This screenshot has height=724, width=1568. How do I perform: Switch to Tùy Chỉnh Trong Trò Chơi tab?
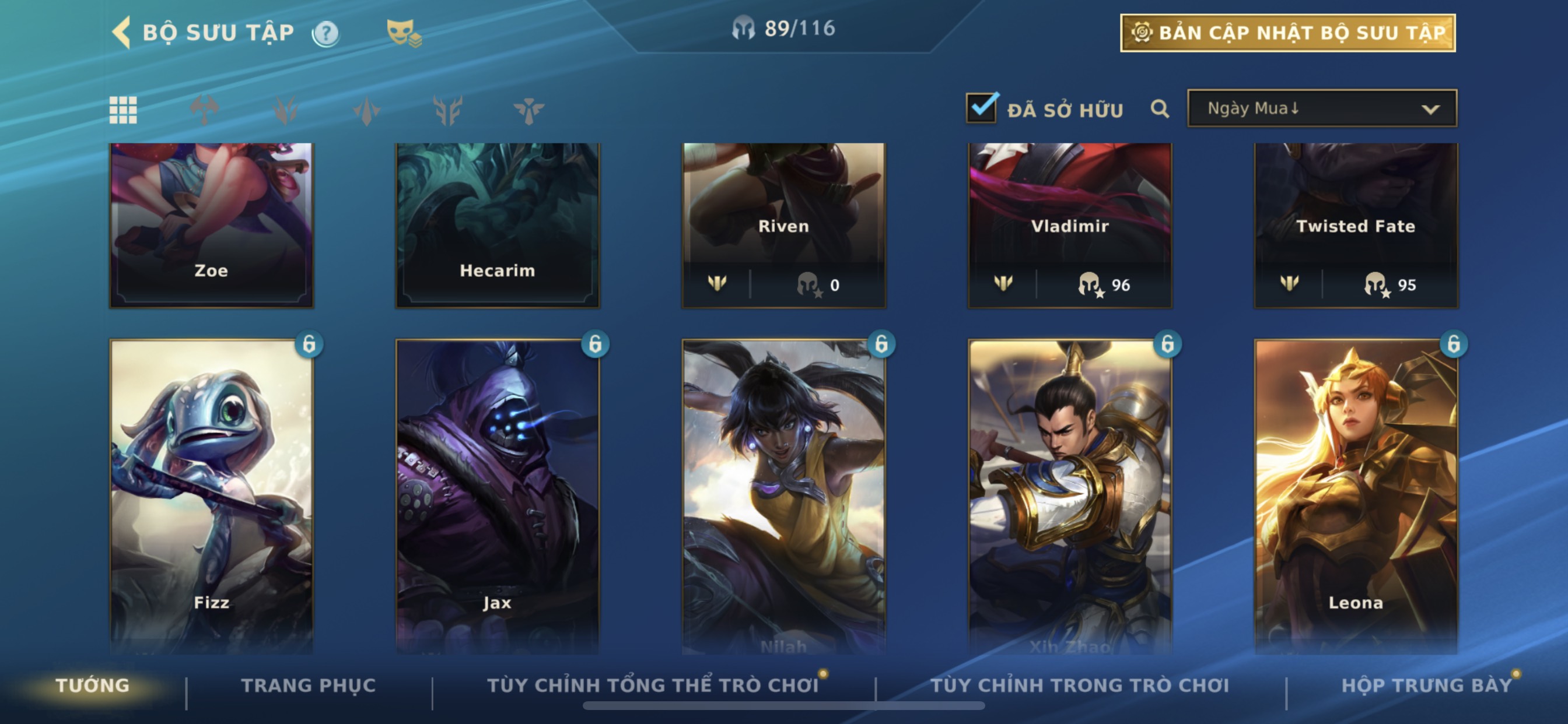click(1079, 686)
